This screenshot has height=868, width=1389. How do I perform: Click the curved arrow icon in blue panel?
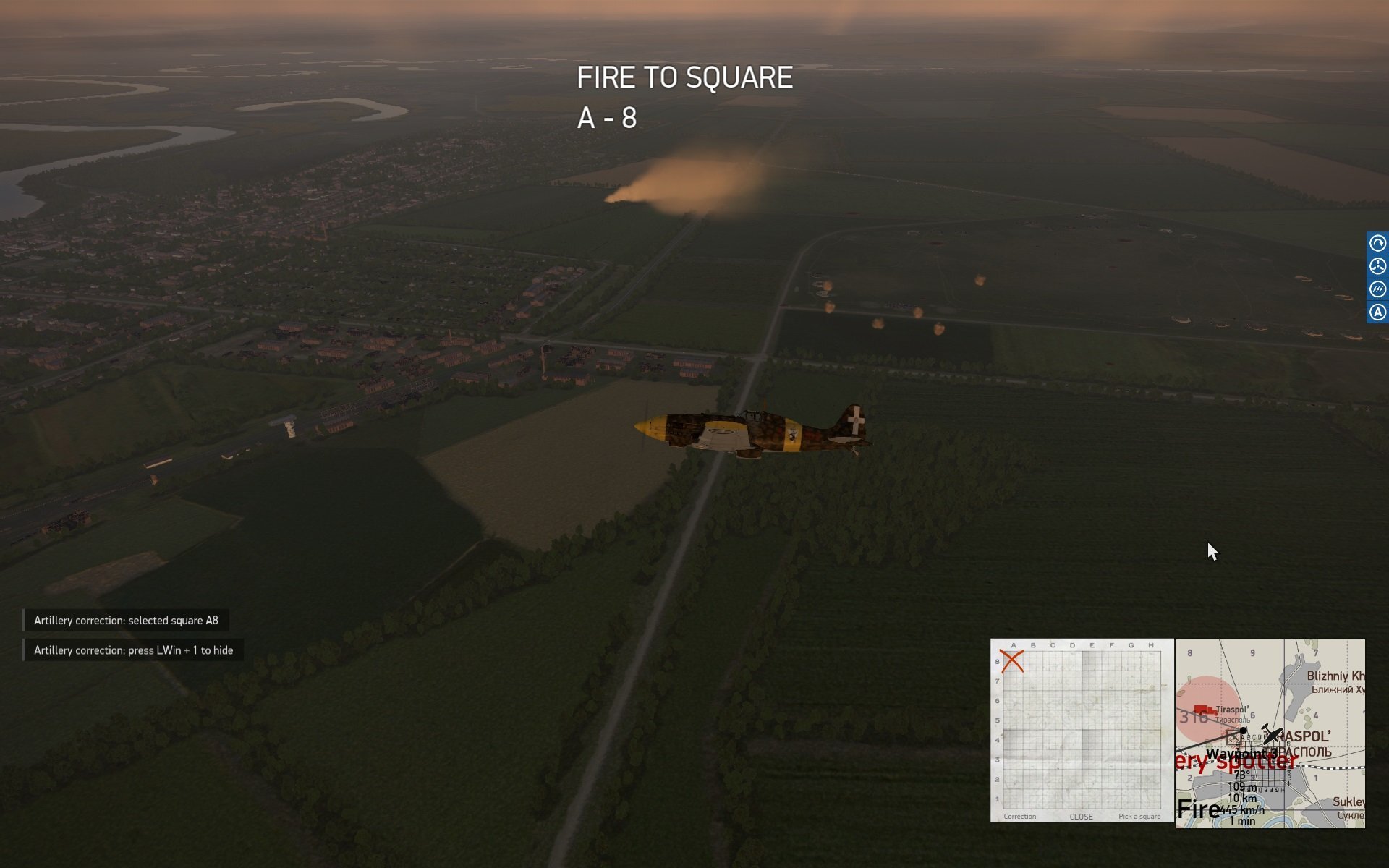[1377, 243]
